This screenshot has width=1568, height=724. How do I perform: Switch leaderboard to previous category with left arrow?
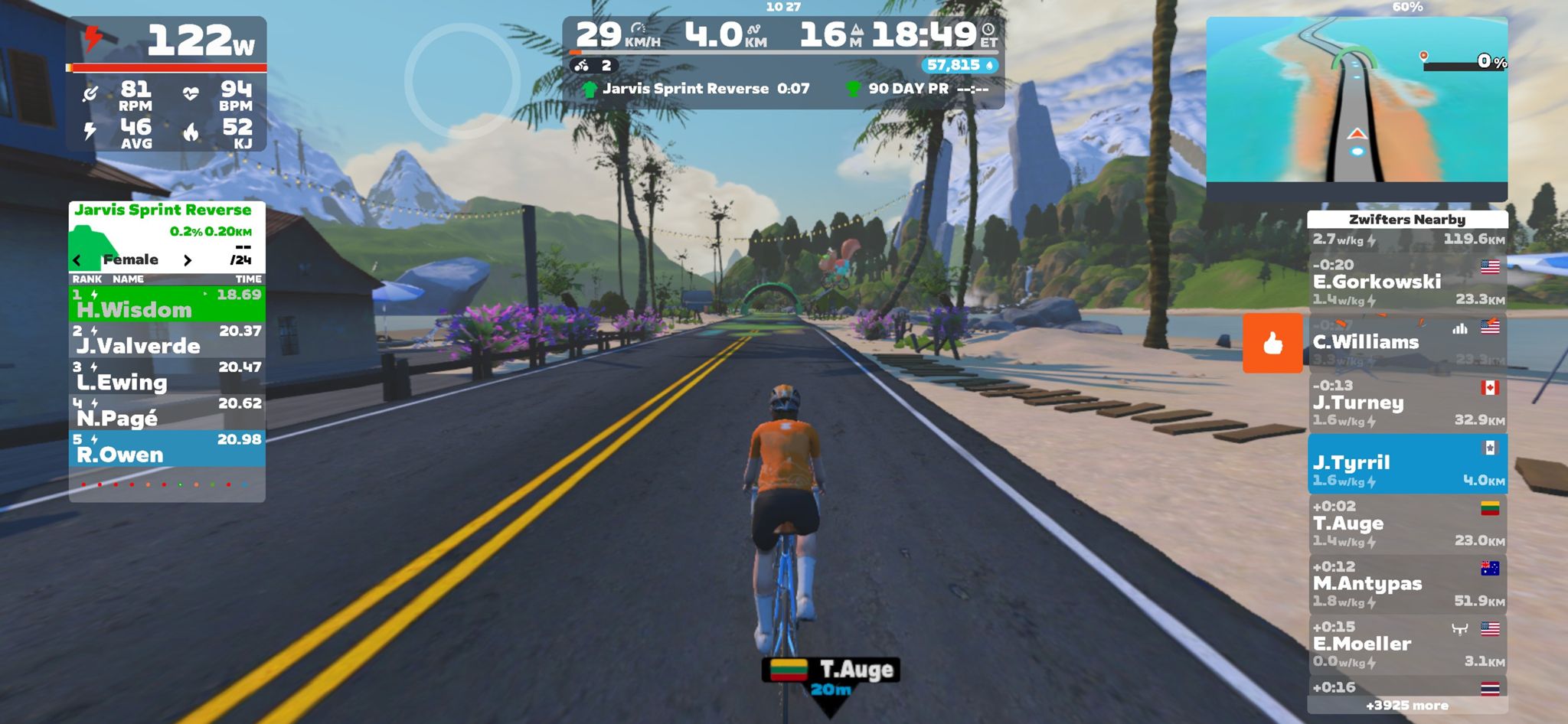(x=77, y=261)
